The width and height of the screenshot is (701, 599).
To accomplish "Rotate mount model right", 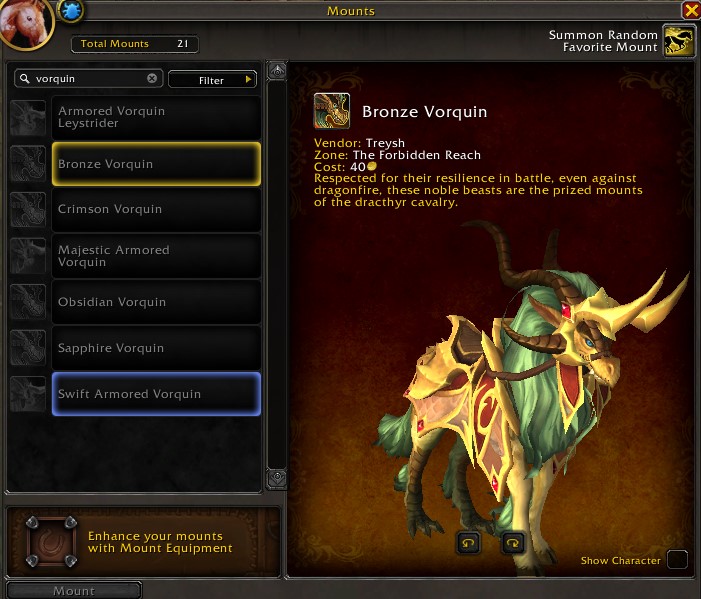I will tap(512, 543).
